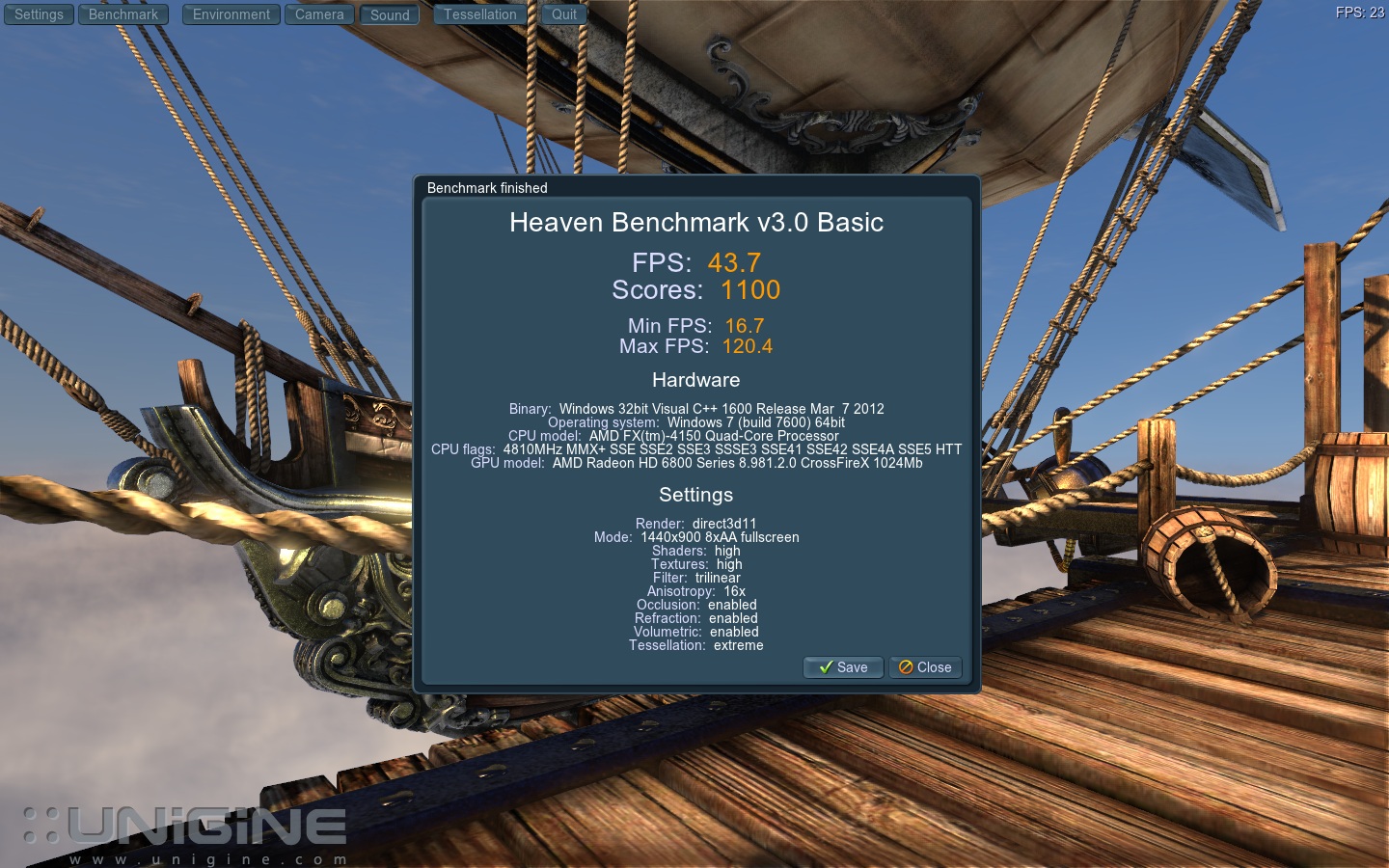This screenshot has width=1389, height=868.
Task: Open the Camera menu
Action: point(319,14)
